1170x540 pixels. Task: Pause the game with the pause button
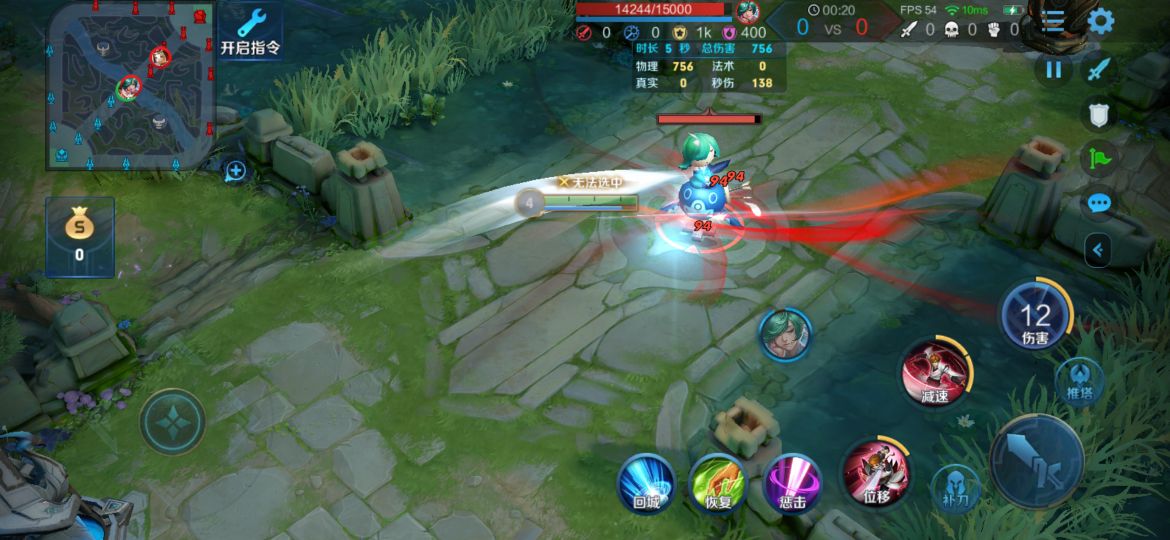coord(1052,69)
